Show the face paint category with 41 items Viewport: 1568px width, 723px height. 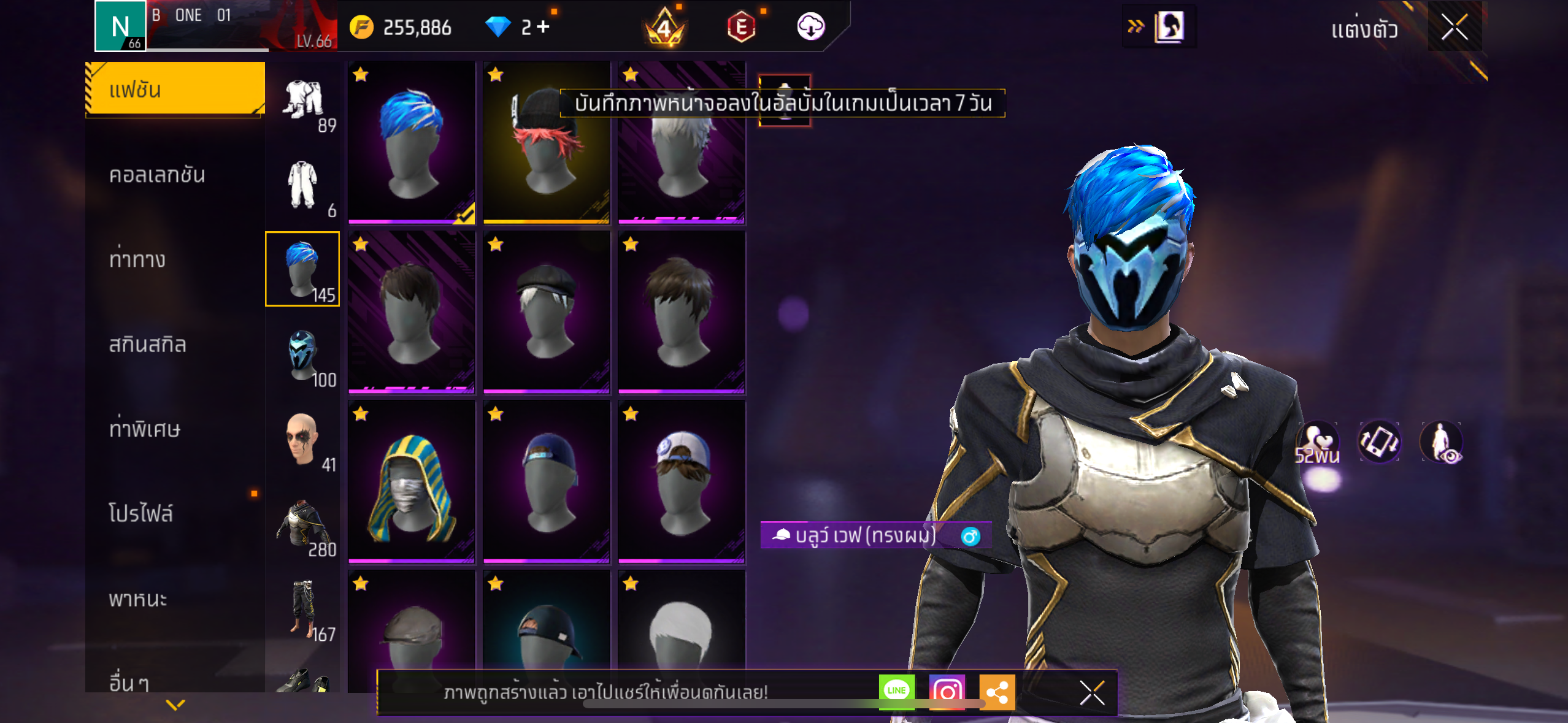[302, 439]
